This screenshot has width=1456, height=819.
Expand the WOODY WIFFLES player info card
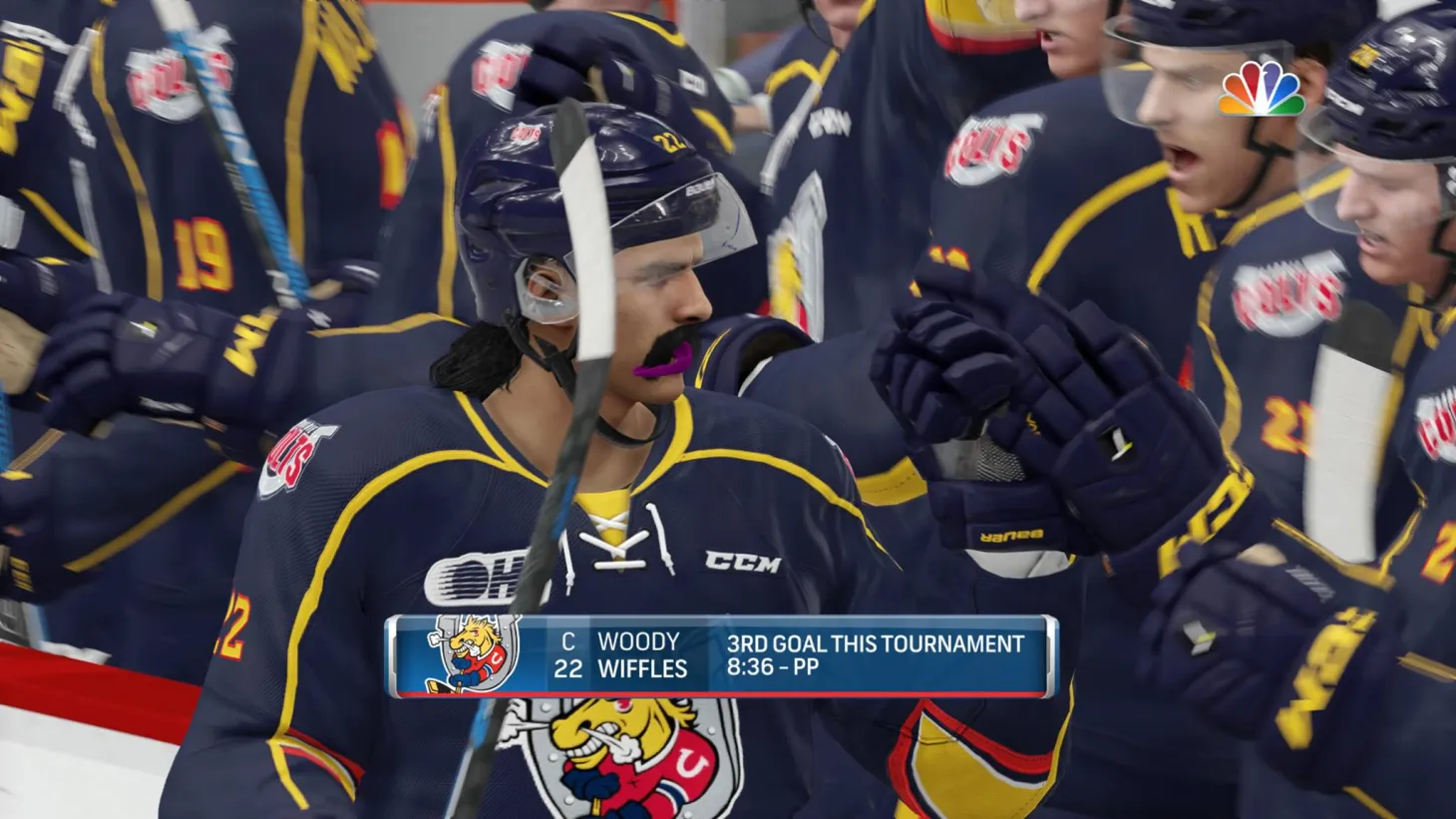pyautogui.click(x=618, y=656)
